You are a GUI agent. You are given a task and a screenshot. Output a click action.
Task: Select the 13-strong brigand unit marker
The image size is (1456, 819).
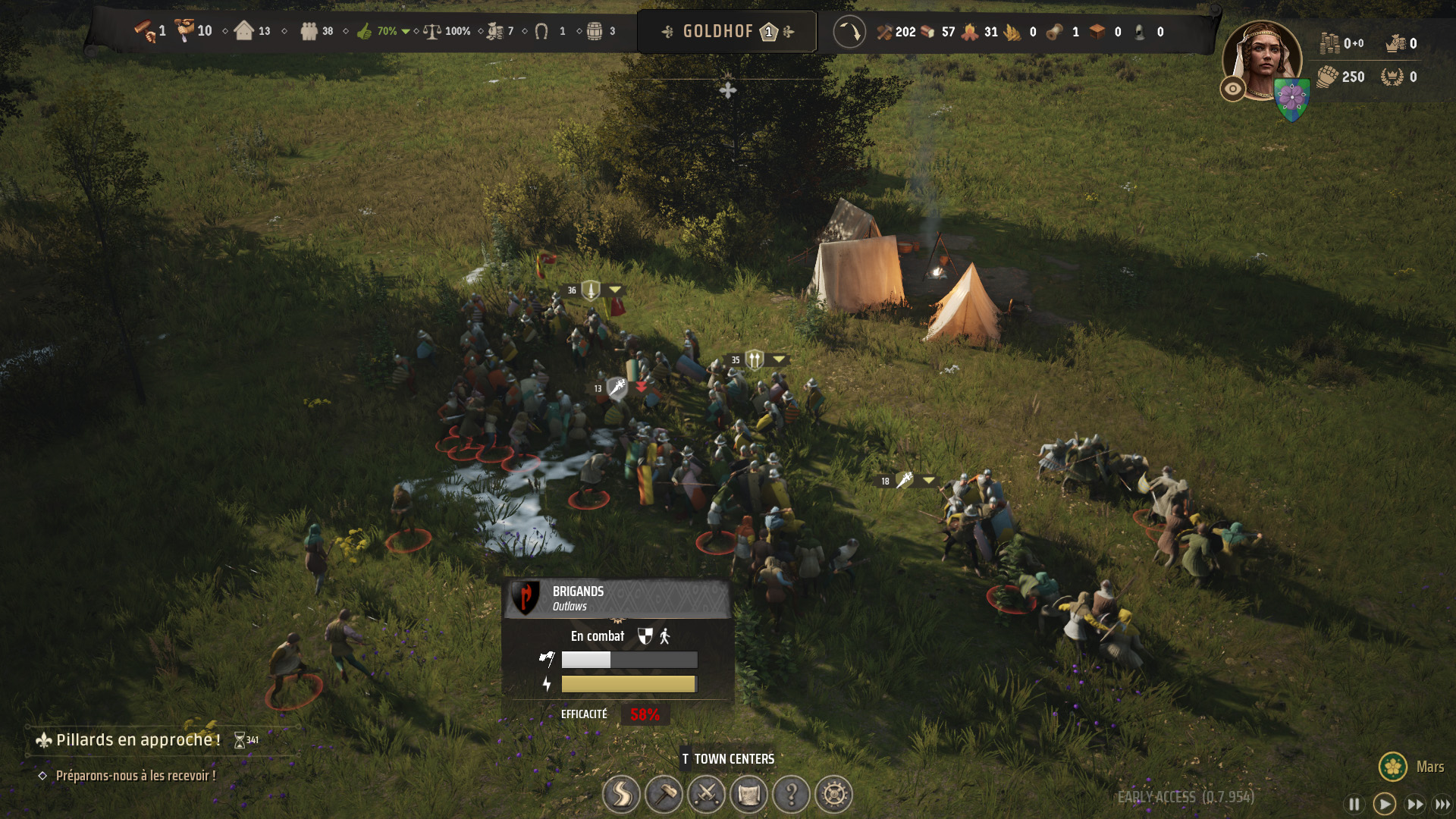point(617,389)
